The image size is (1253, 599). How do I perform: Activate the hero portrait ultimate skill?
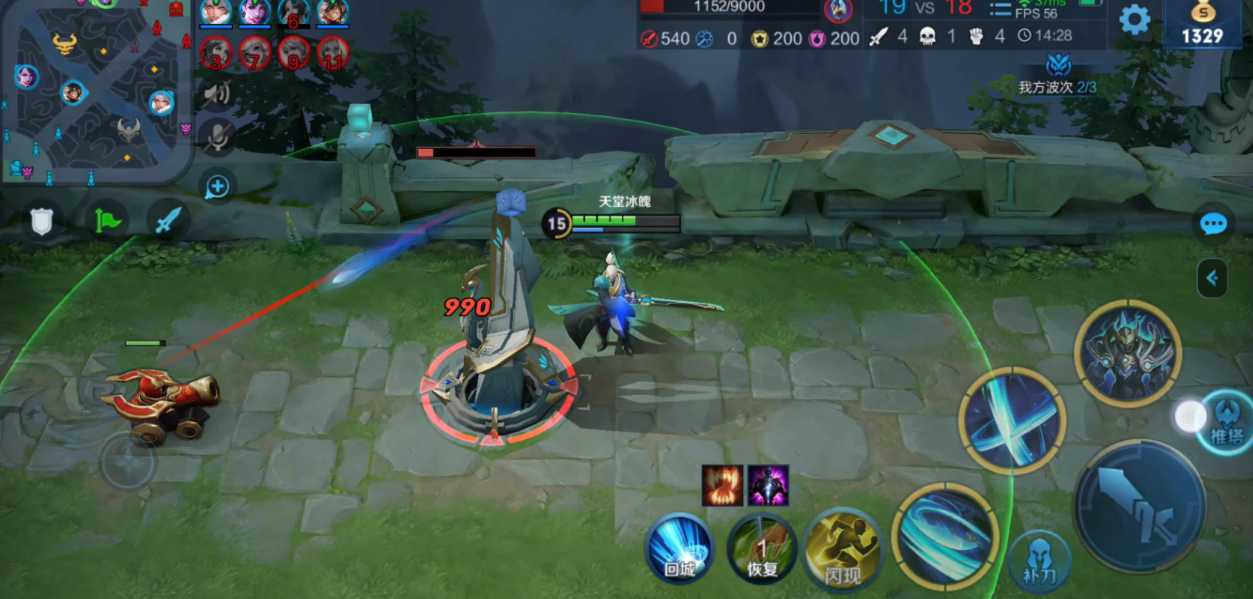coord(1127,352)
